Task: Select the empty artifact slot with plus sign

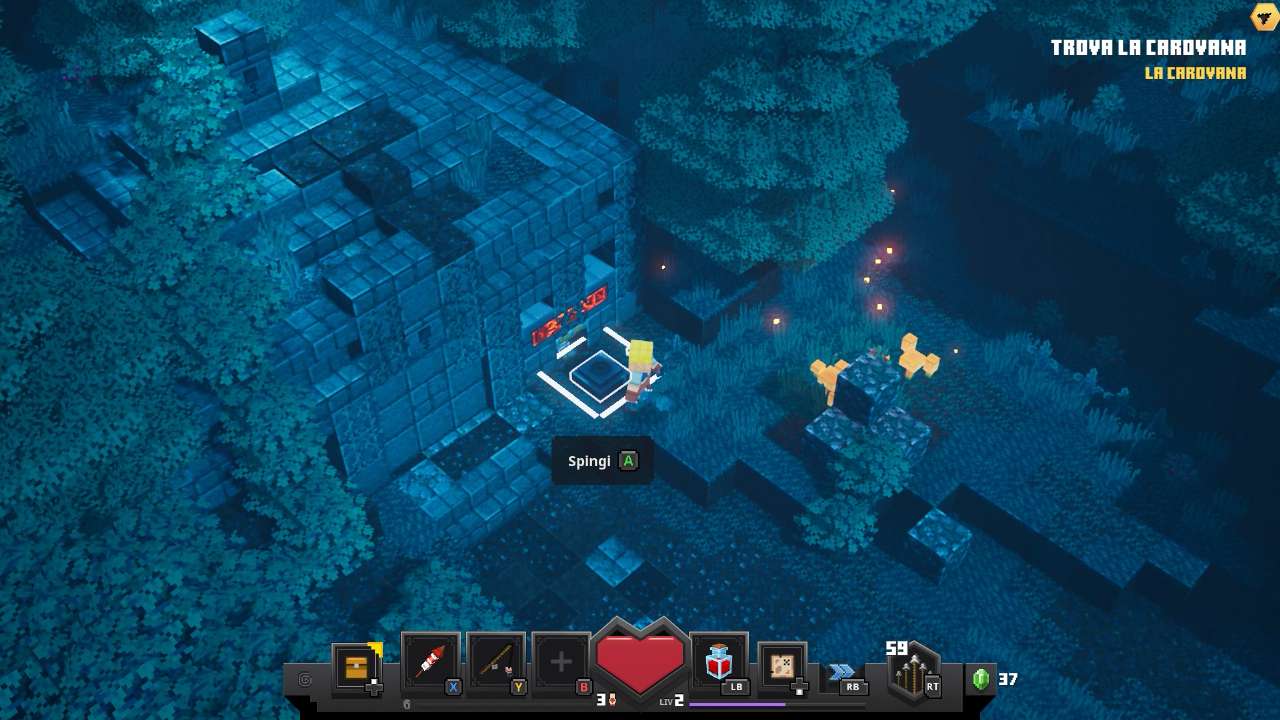Action: pos(561,662)
